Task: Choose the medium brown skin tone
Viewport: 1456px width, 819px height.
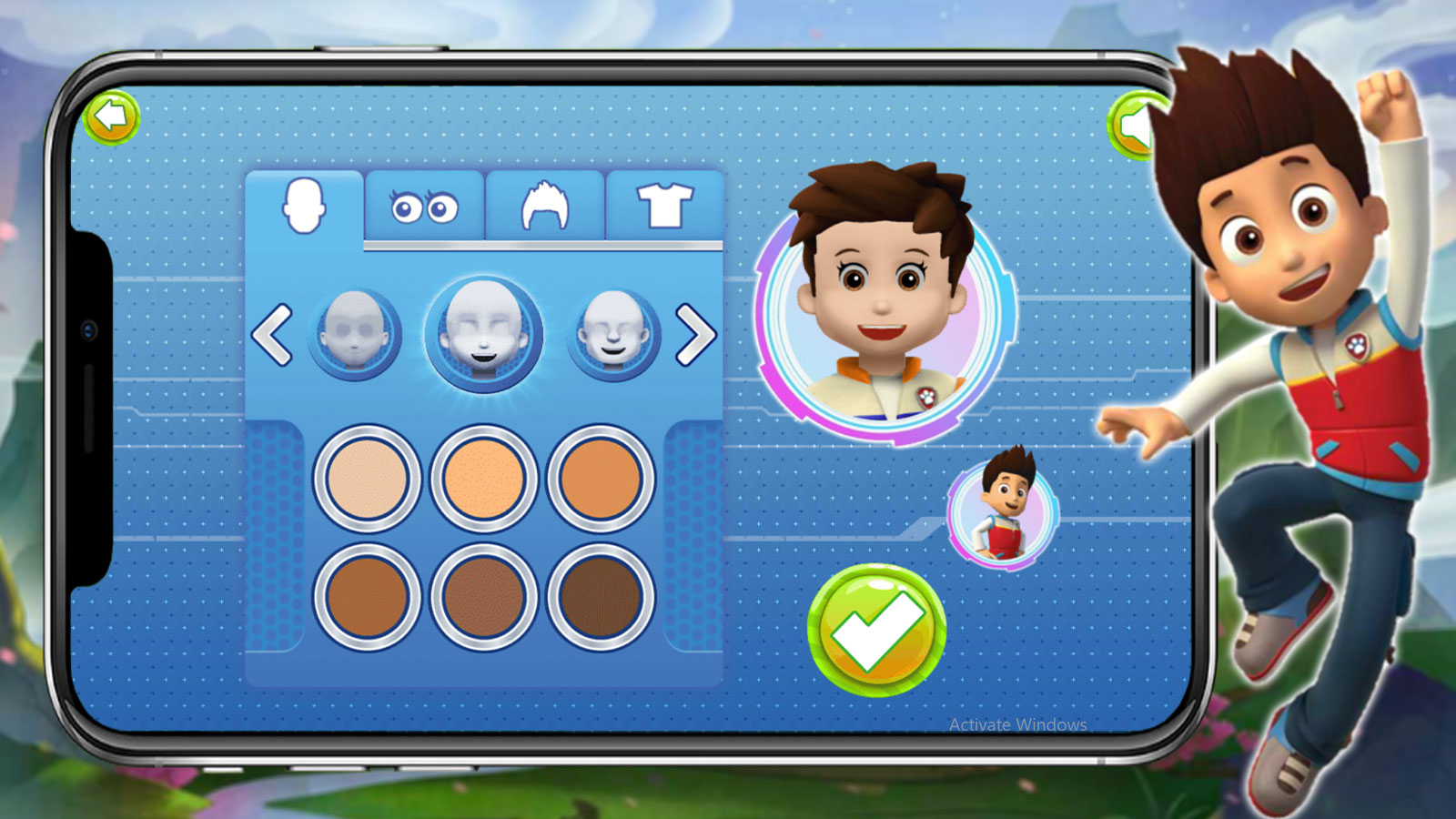Action: tap(367, 597)
